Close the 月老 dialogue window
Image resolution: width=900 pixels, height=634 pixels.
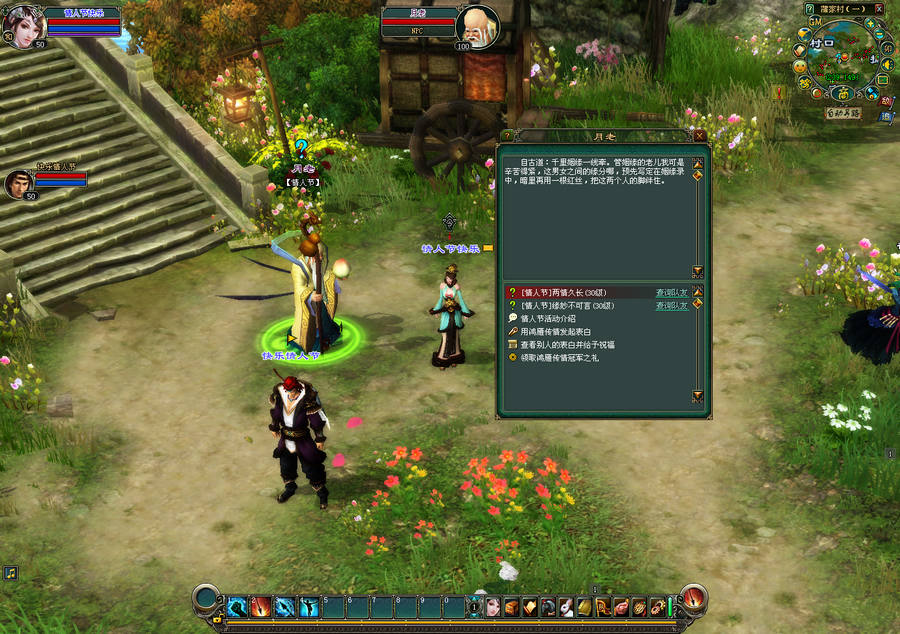pos(700,135)
